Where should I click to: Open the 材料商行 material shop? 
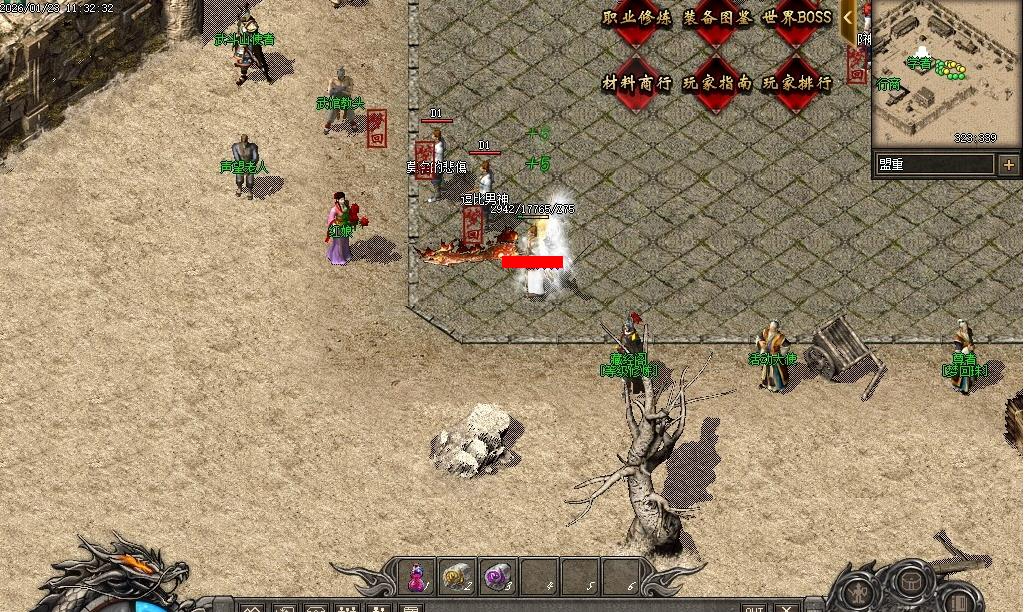point(637,83)
